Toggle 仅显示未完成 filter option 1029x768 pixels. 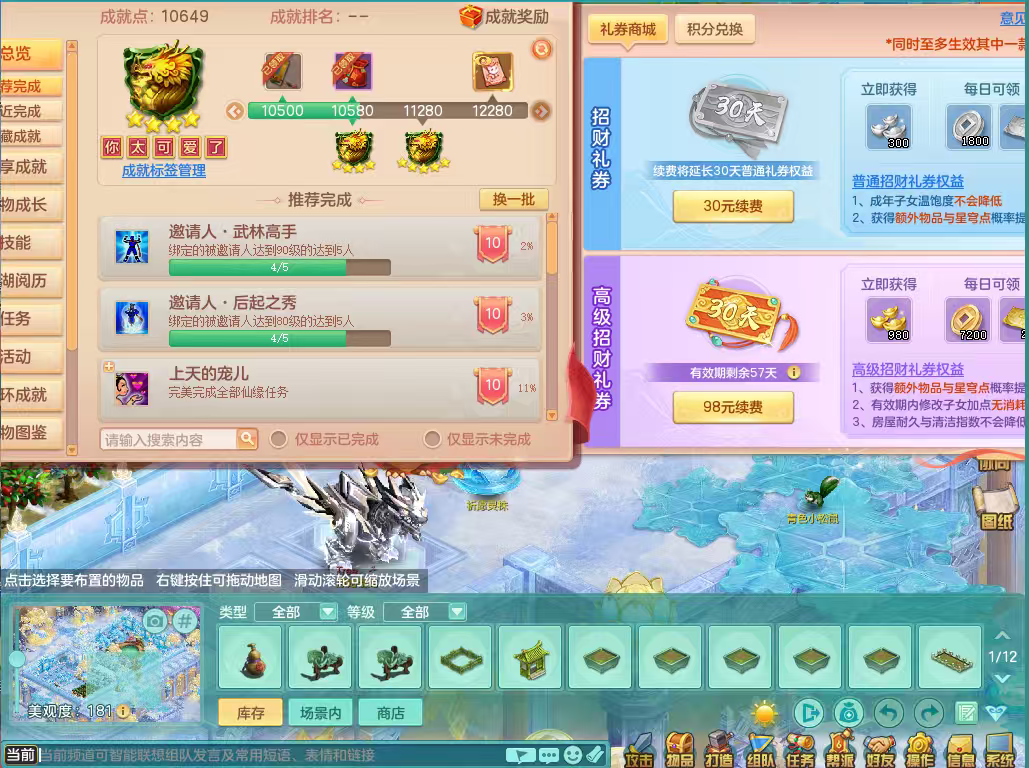[x=432, y=439]
